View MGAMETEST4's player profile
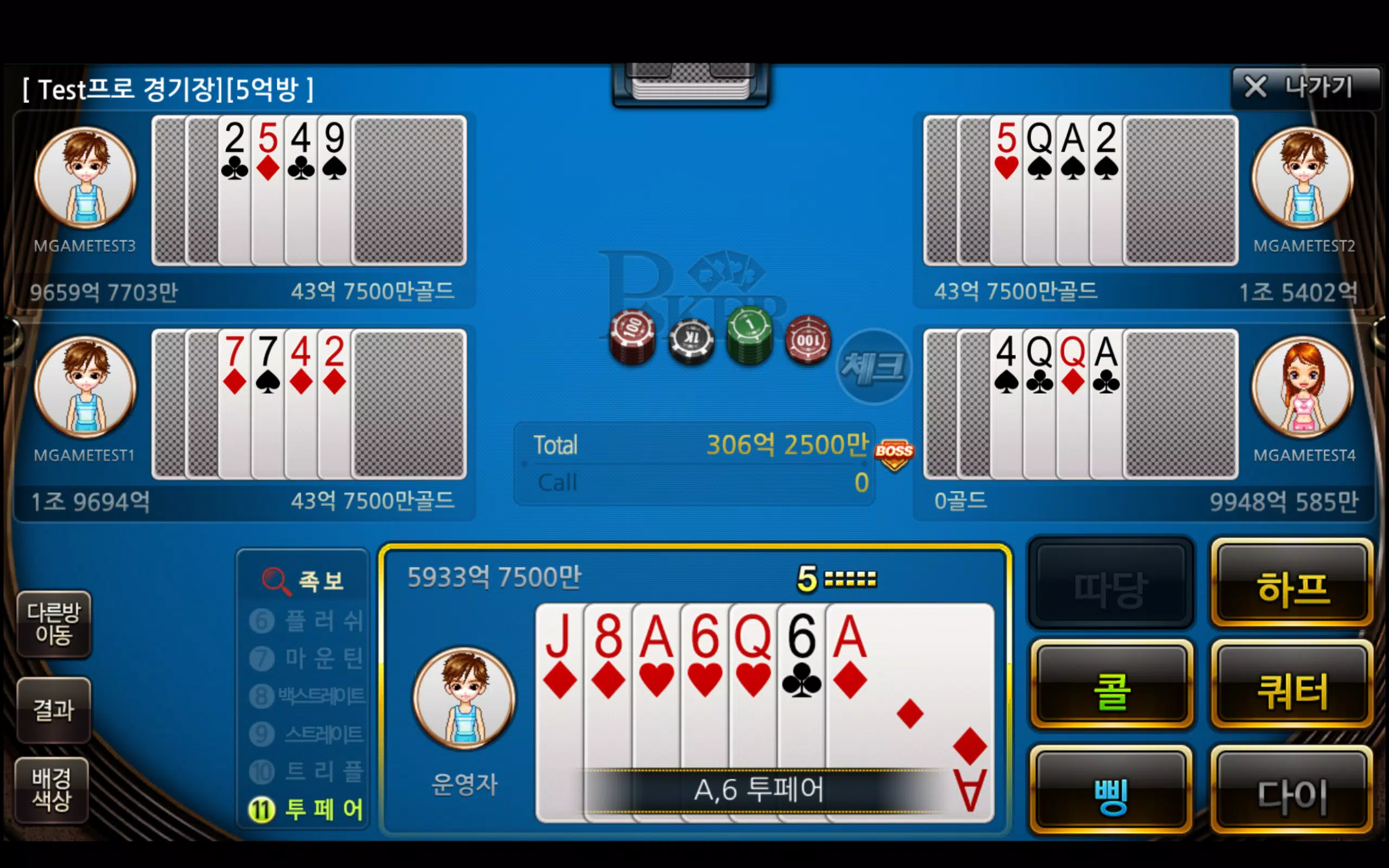 (1302, 387)
